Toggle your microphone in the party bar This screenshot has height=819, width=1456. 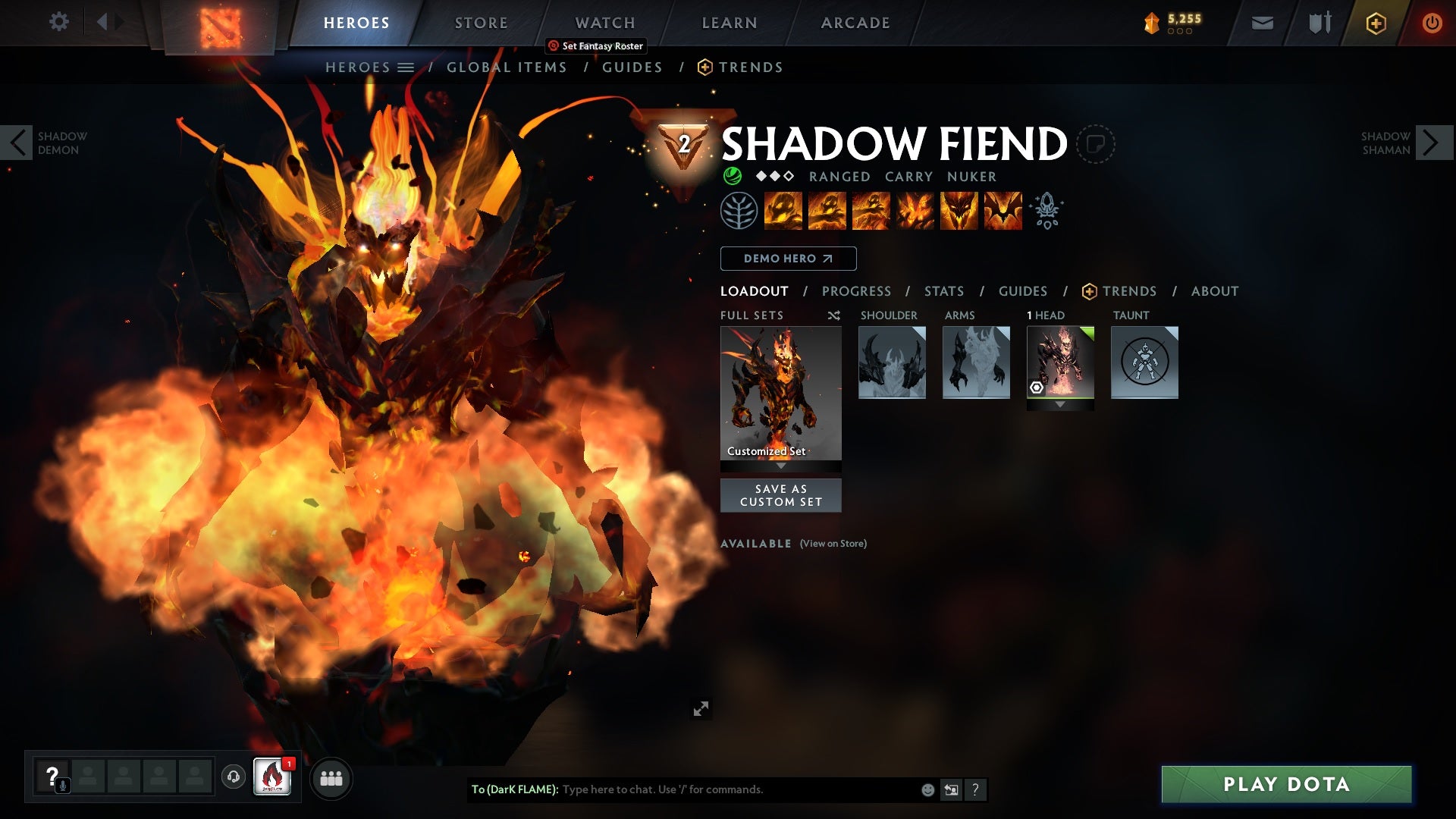point(61,786)
